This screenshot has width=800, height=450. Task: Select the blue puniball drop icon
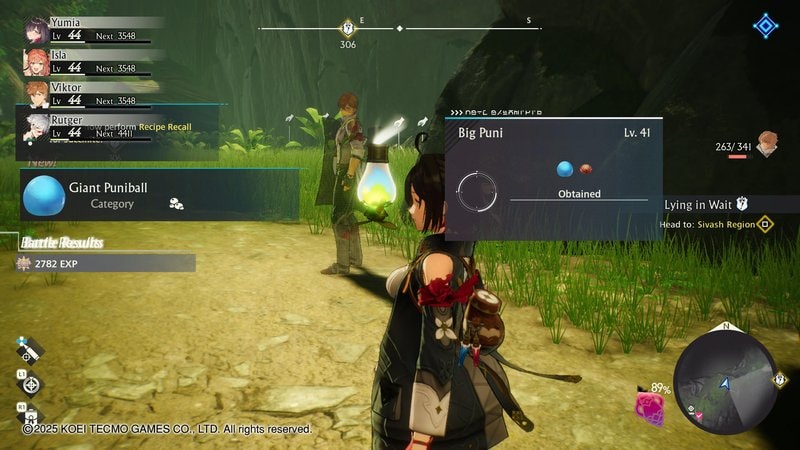(565, 169)
